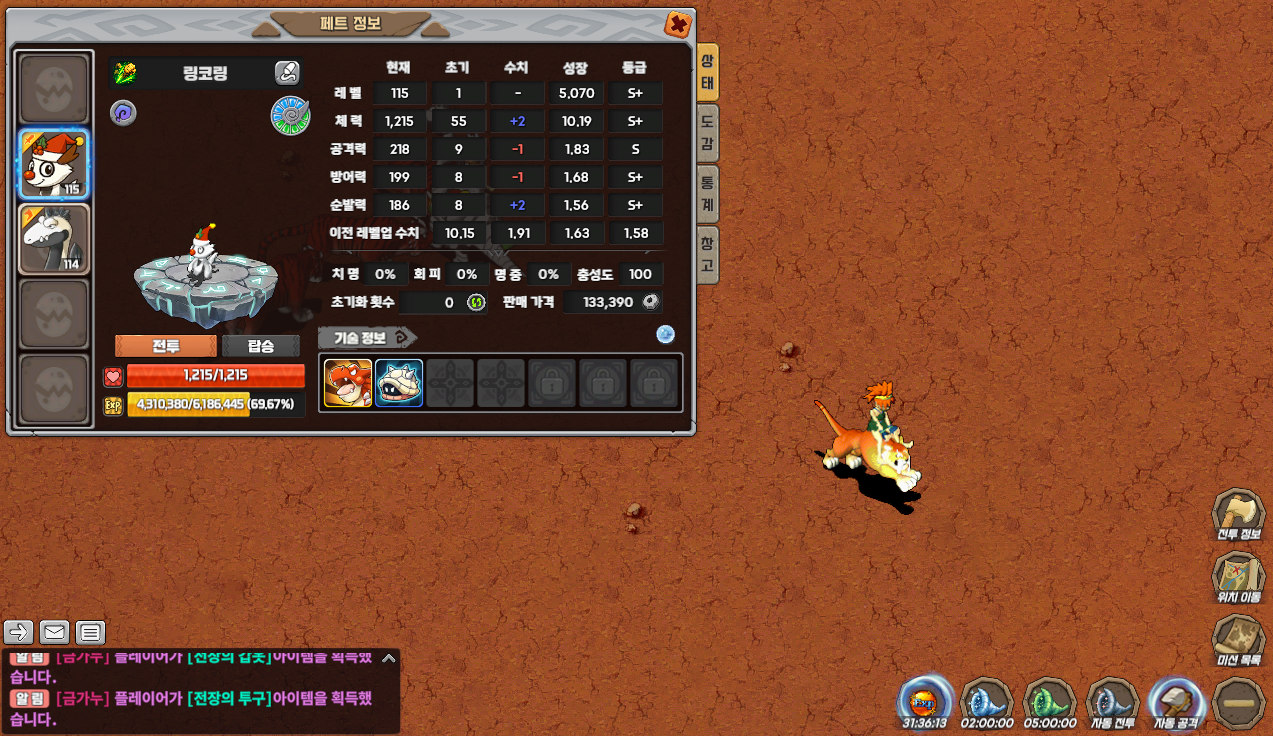Screen dimensions: 1273x736
Task: Rename pet using the pencil edit icon
Action: [x=287, y=72]
